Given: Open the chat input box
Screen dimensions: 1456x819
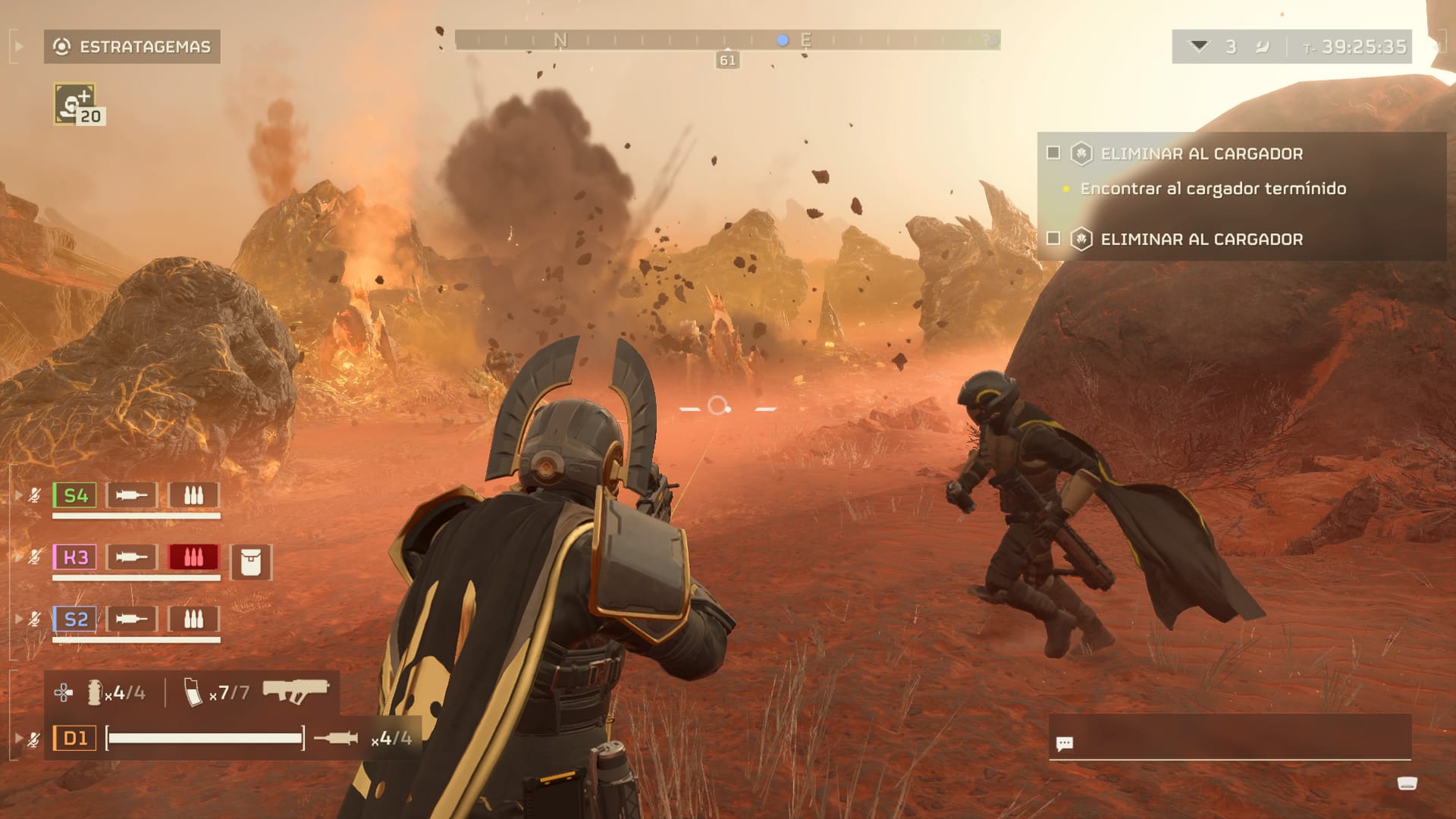Looking at the screenshot, I should 1228,742.
